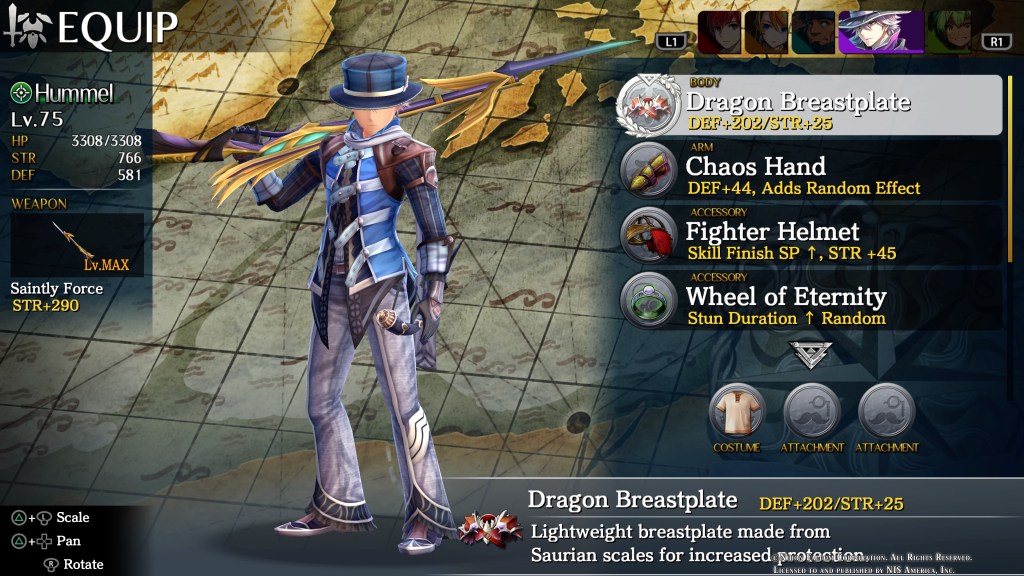Select Hummel's highlighted purple portrait
This screenshot has height=576, width=1024.
(x=878, y=33)
